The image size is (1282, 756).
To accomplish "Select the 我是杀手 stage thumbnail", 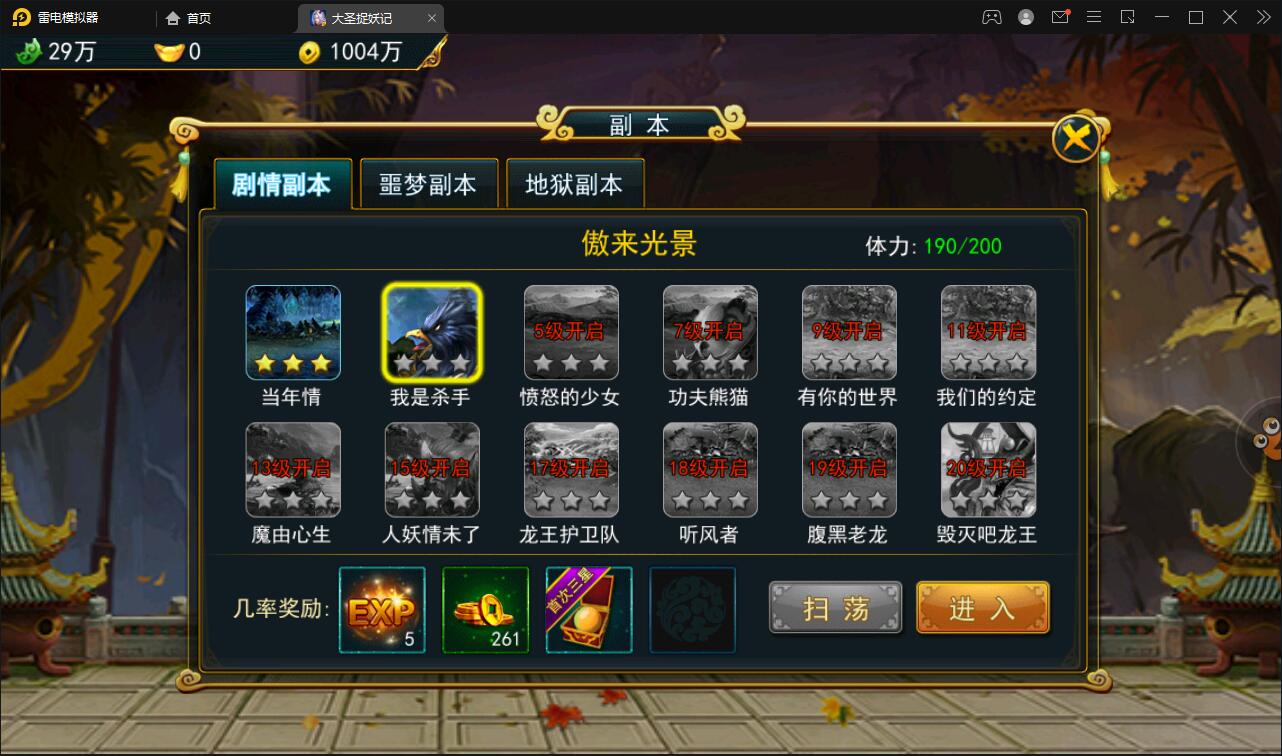I will (x=432, y=332).
